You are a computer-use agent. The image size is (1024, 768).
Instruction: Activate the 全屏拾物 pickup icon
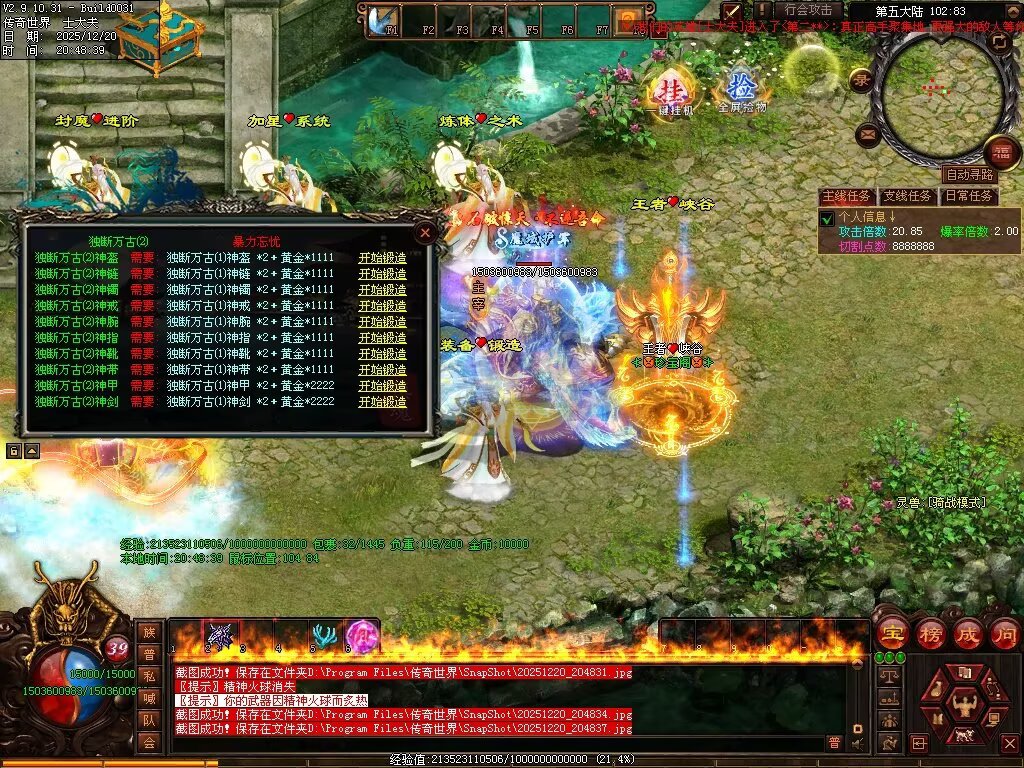point(741,88)
